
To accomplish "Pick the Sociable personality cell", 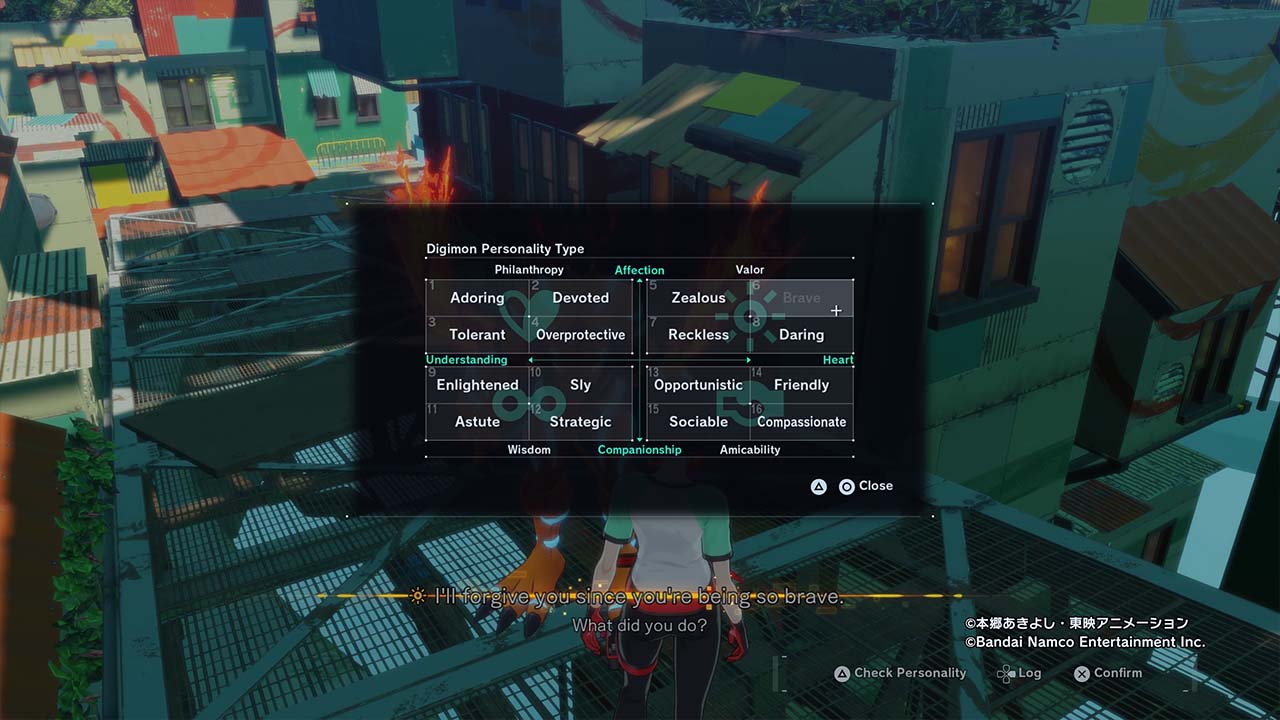I will (698, 422).
